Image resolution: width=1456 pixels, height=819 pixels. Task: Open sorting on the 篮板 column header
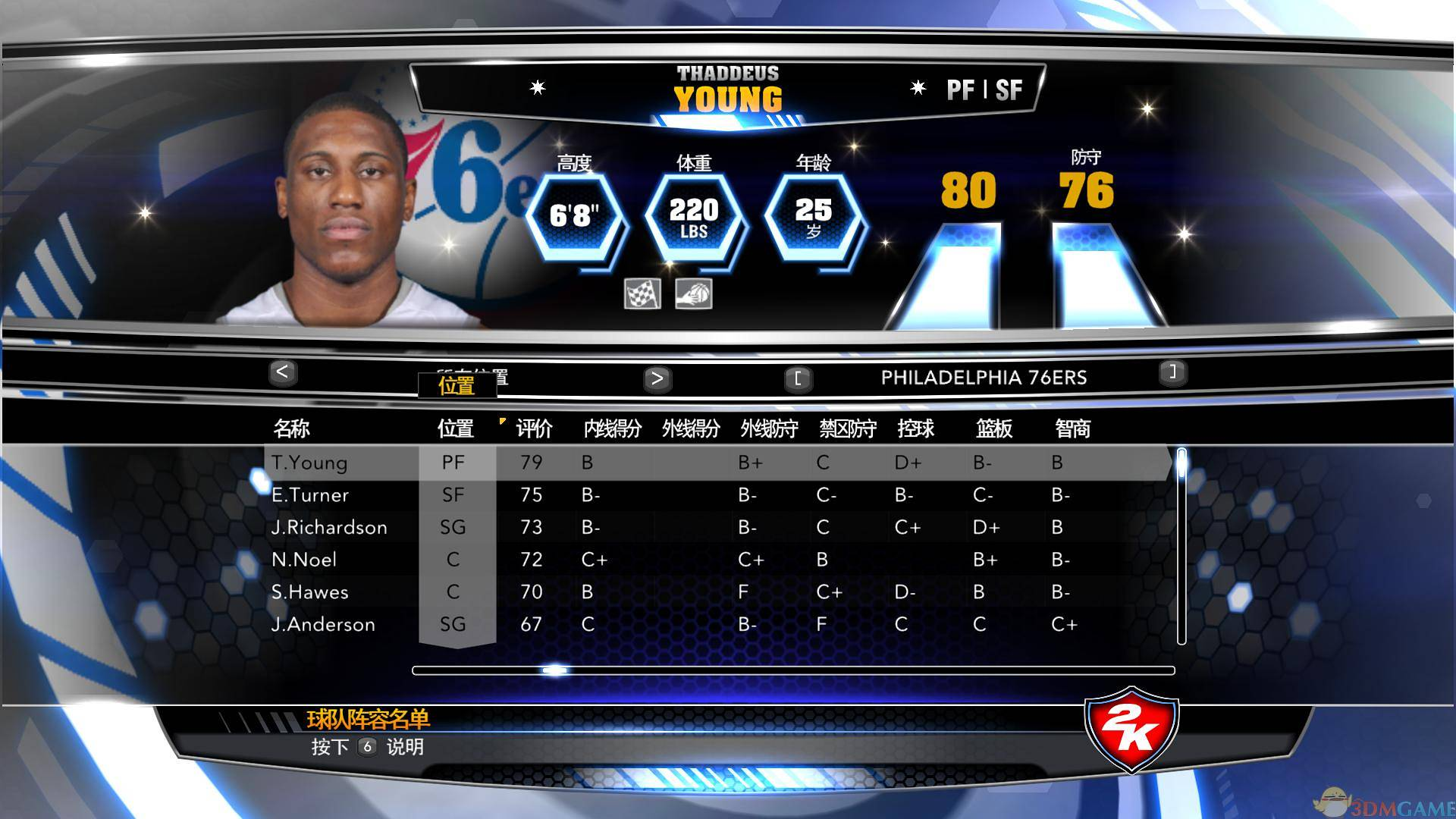point(994,428)
